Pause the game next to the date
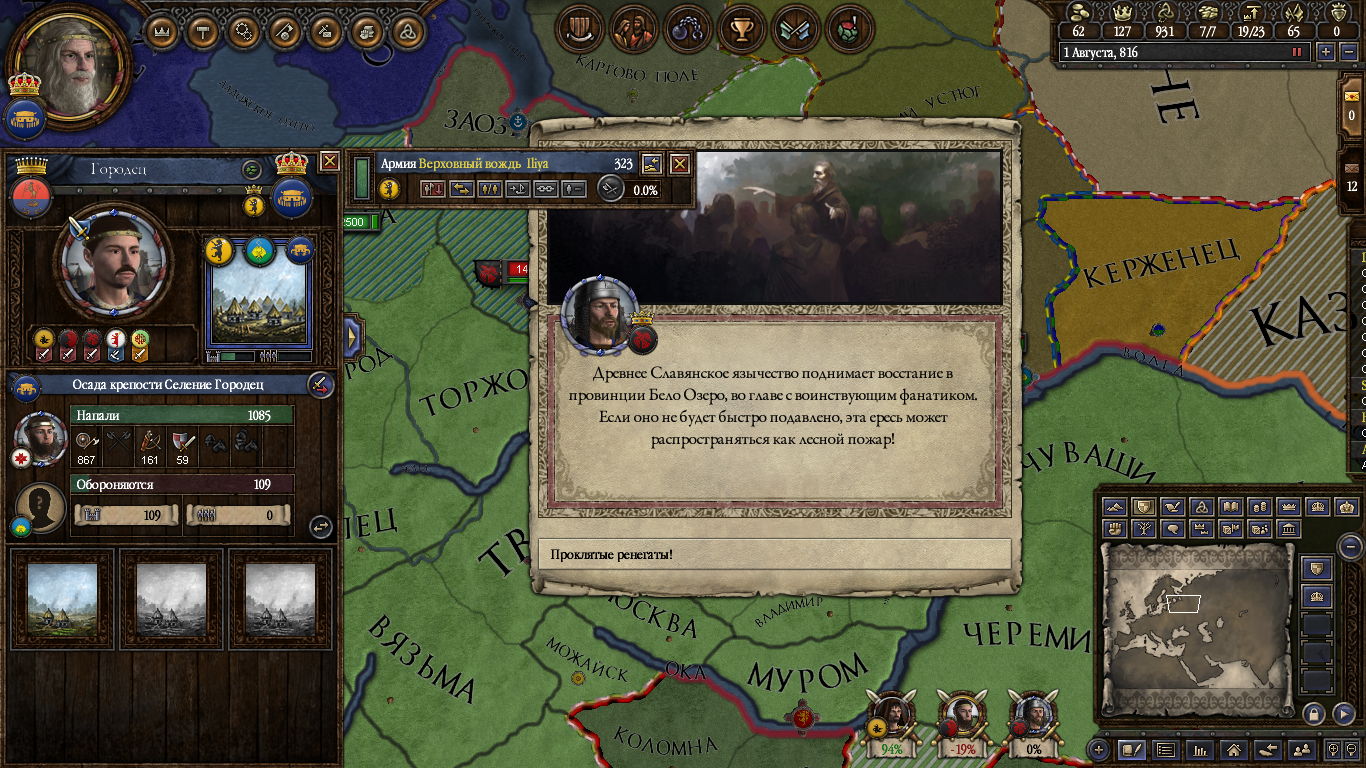The height and width of the screenshot is (768, 1366). click(x=1298, y=52)
